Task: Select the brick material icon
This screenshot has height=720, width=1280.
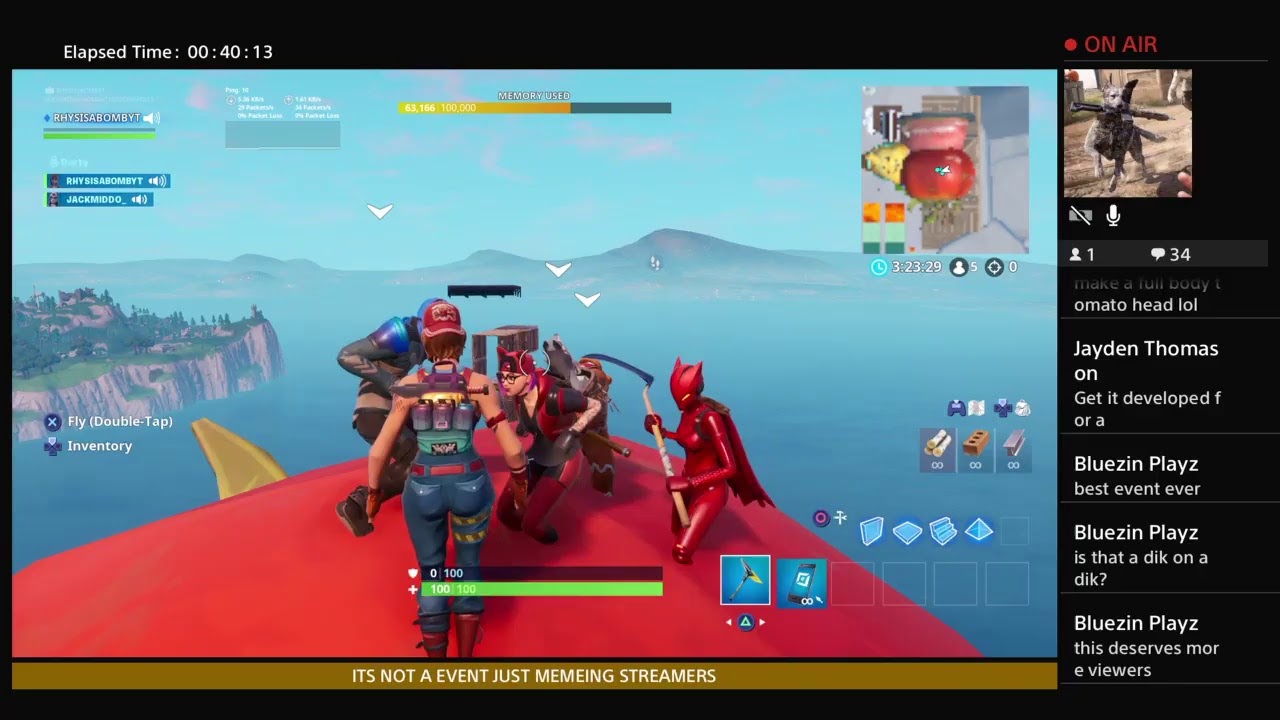Action: pyautogui.click(x=975, y=450)
